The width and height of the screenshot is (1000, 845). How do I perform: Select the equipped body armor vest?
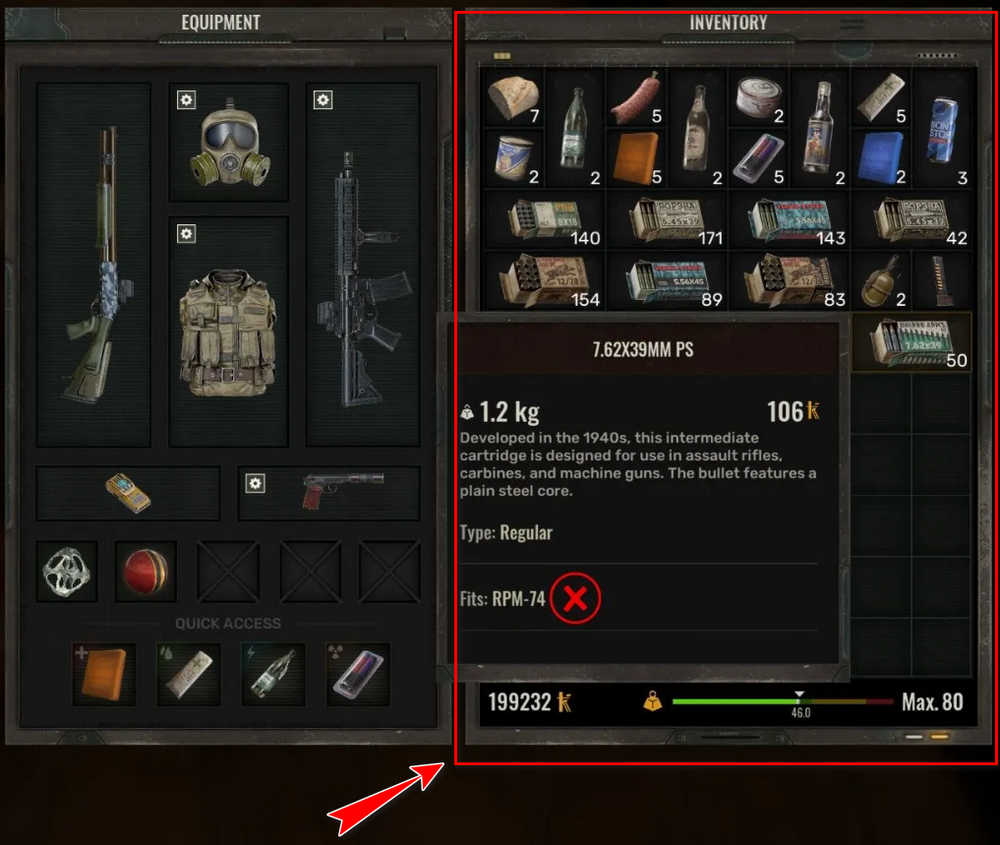(x=228, y=331)
